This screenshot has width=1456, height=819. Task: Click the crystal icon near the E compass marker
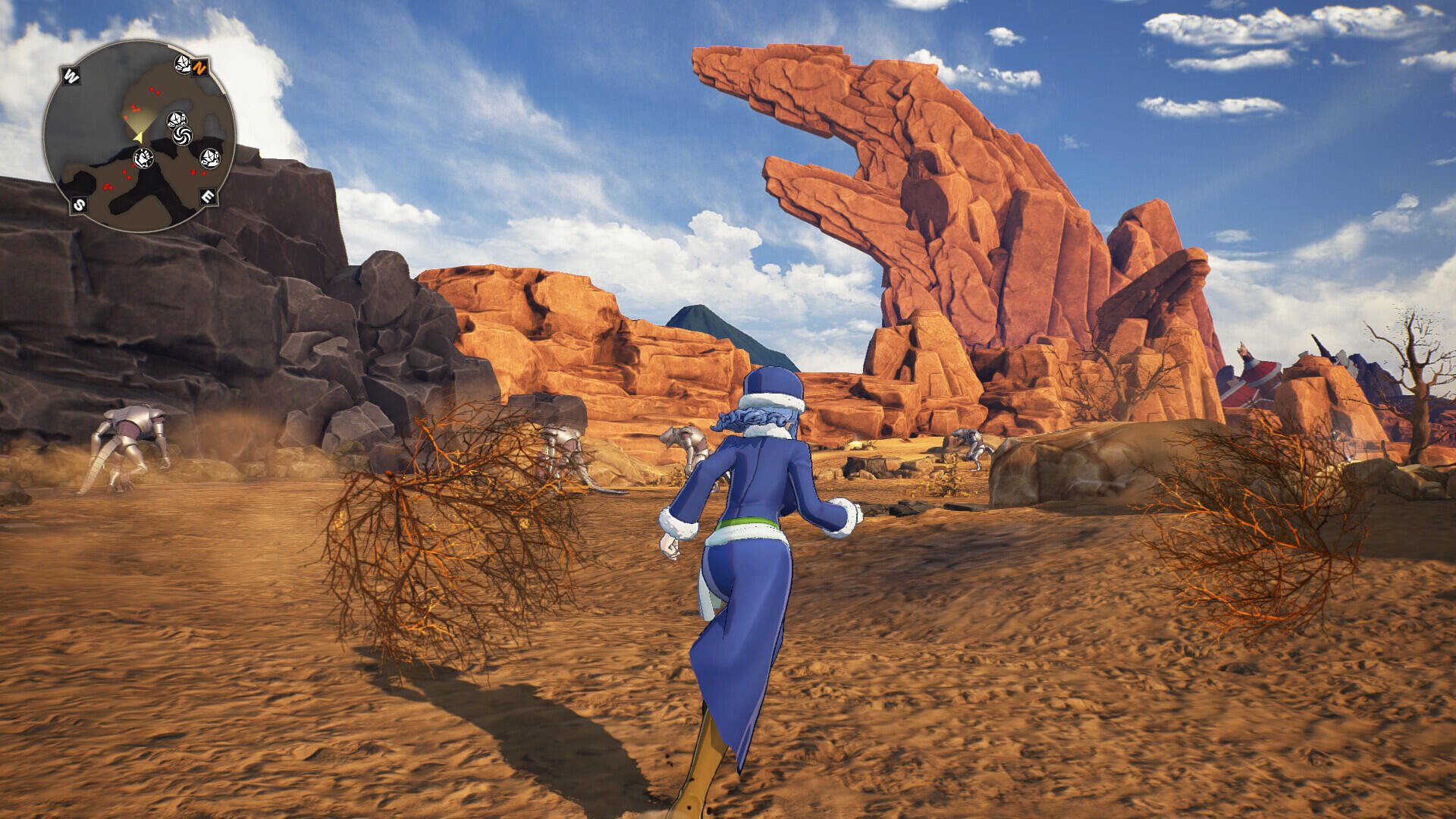tap(211, 158)
